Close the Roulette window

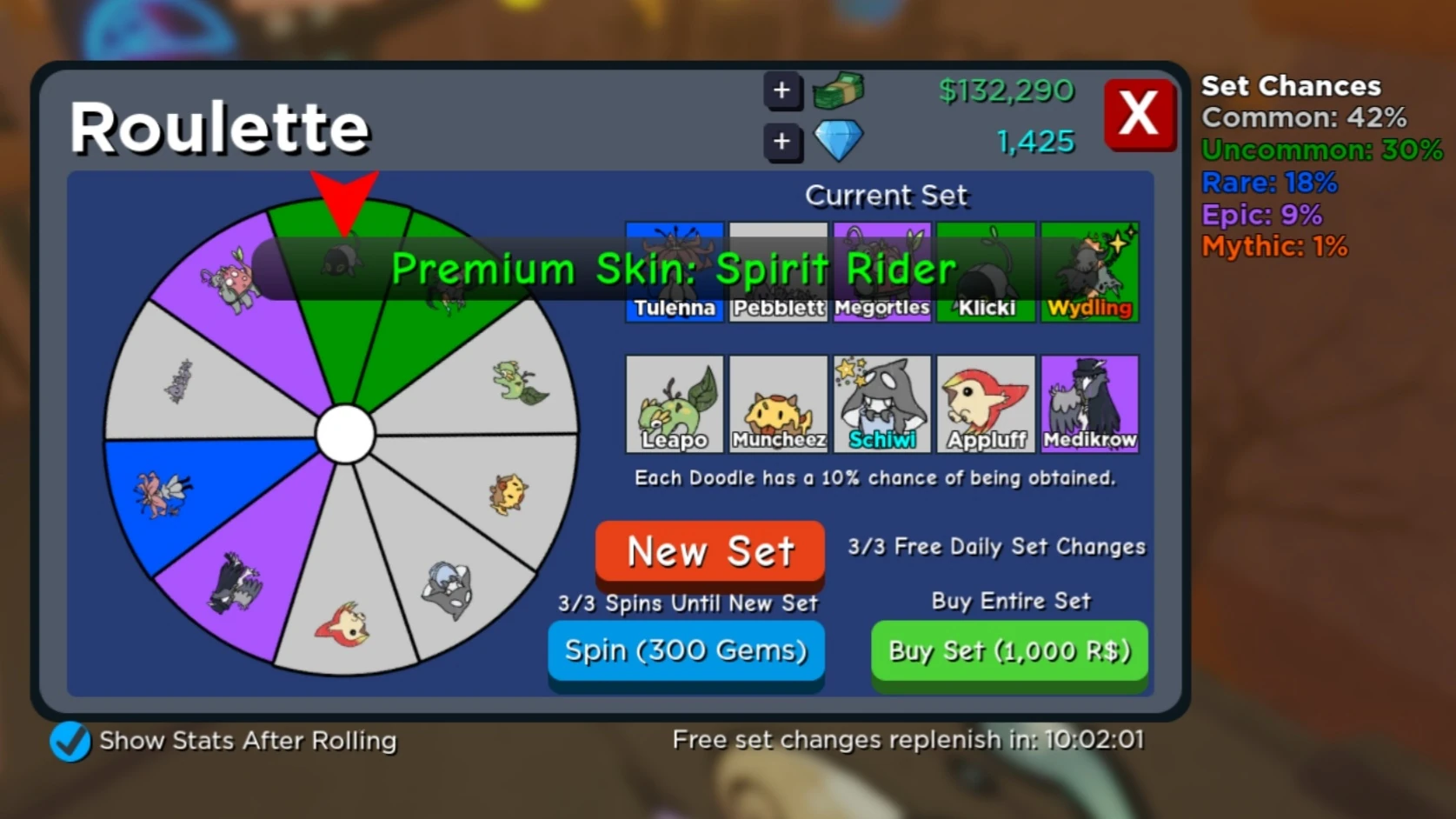[1140, 114]
